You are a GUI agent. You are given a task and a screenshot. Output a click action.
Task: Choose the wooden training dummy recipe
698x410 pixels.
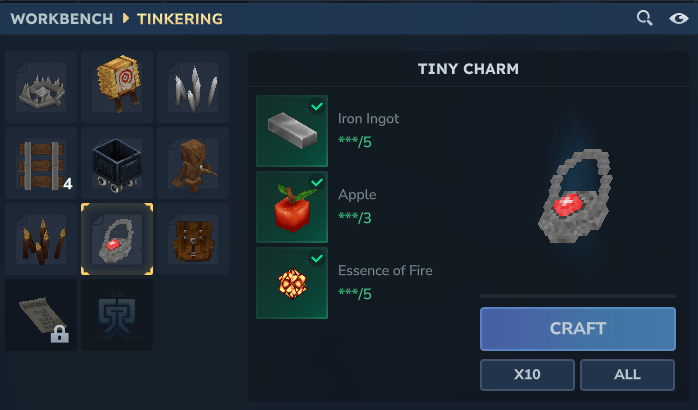tap(193, 163)
